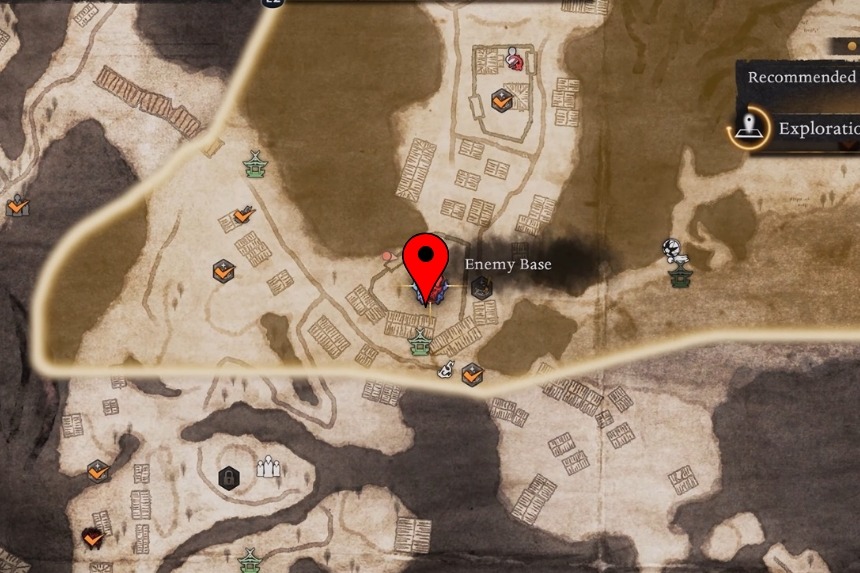Choose the padlock hexagon map marker
Screen dimensions: 860x573
click(x=229, y=477)
